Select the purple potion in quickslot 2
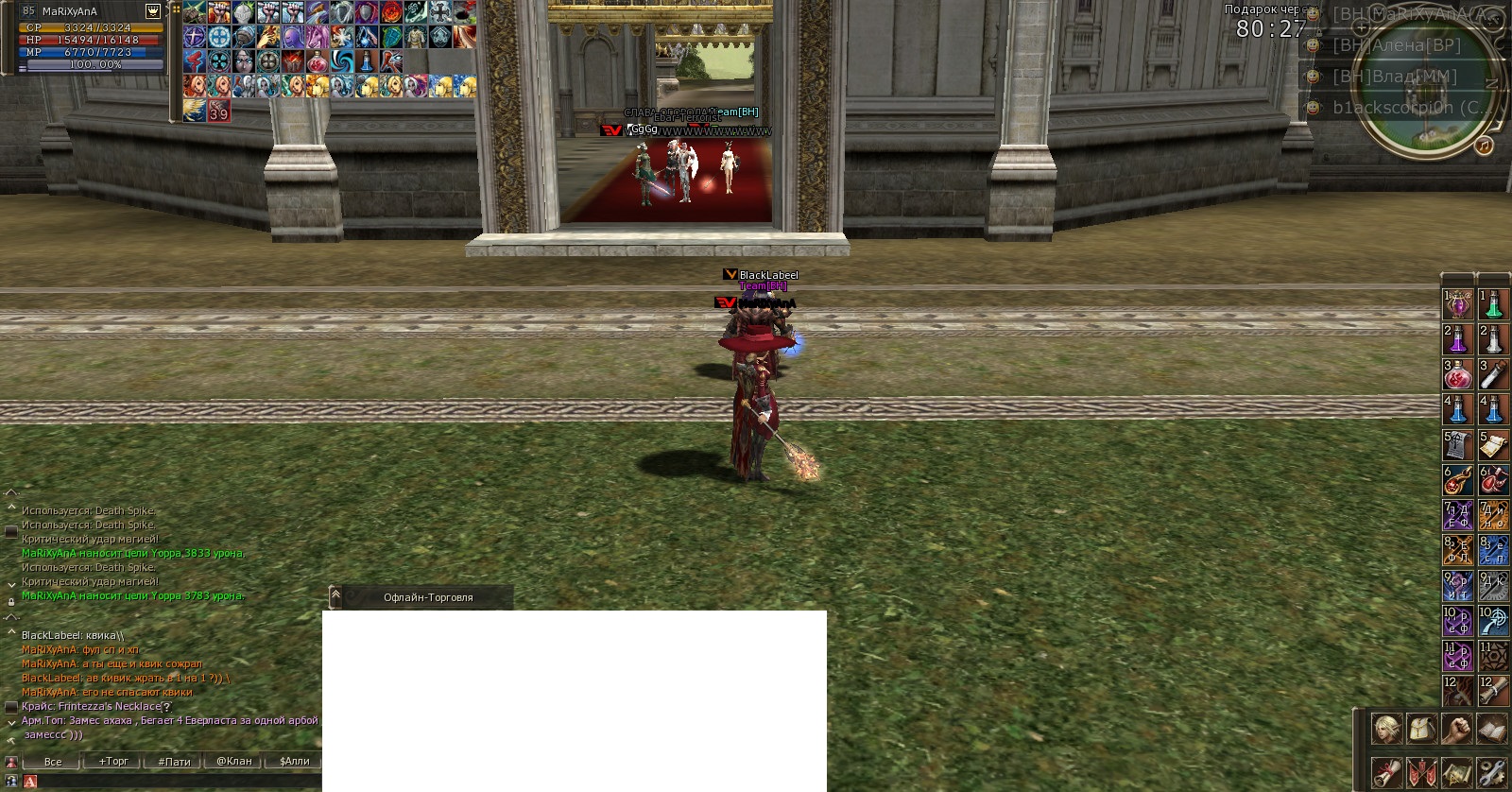This screenshot has height=792, width=1512. coord(1456,340)
